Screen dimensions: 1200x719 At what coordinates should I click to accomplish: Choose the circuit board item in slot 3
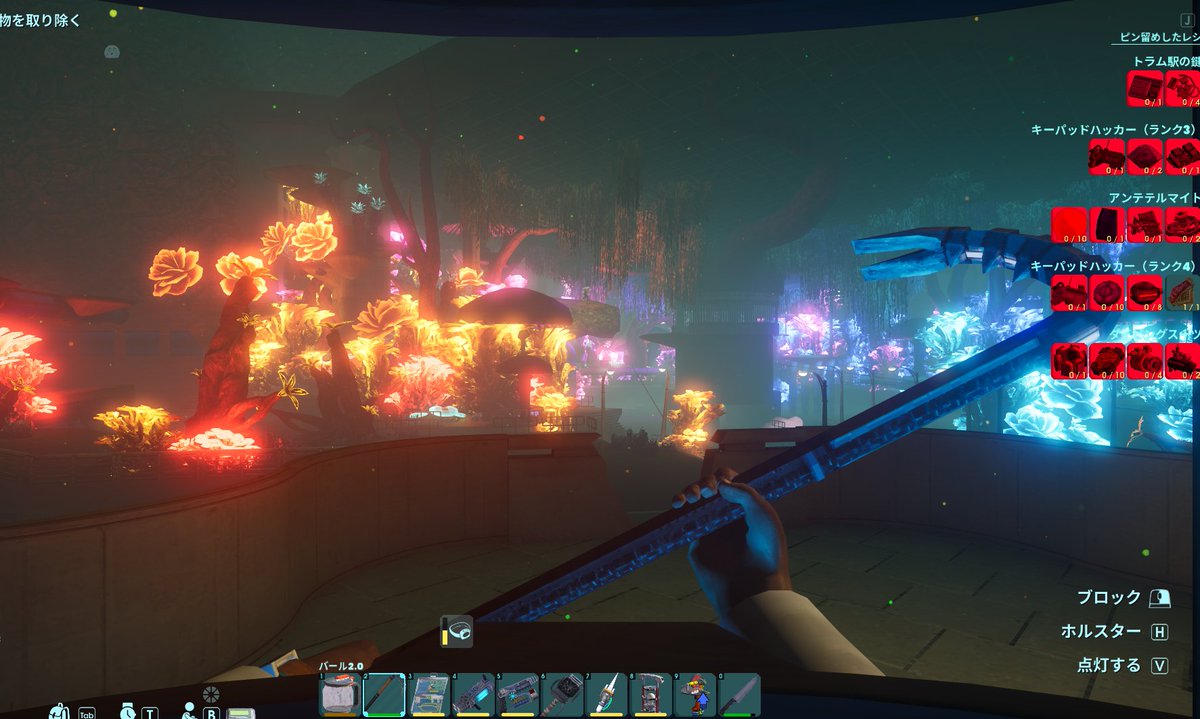coord(429,693)
